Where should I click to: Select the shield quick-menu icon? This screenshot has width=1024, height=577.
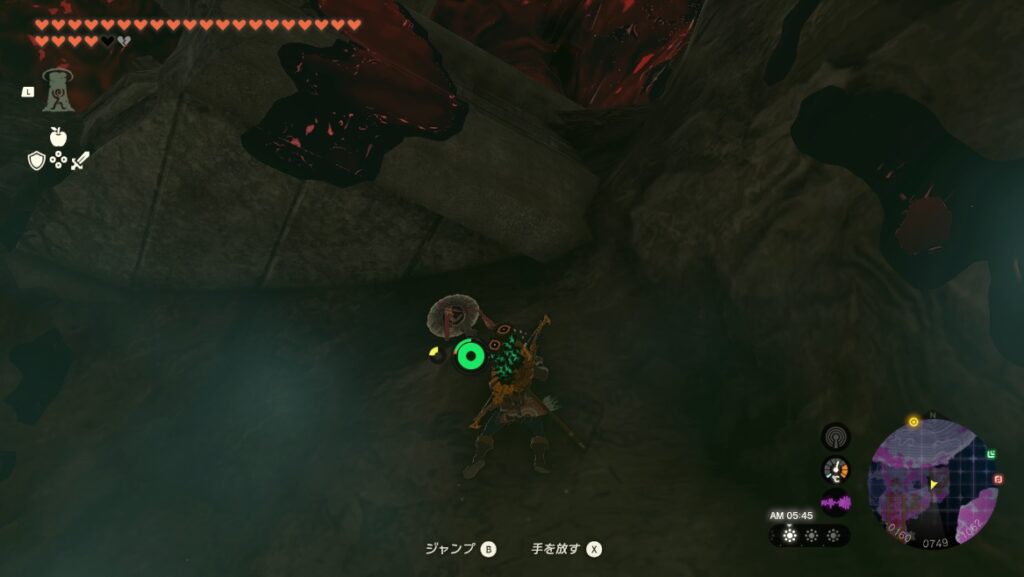pos(36,160)
